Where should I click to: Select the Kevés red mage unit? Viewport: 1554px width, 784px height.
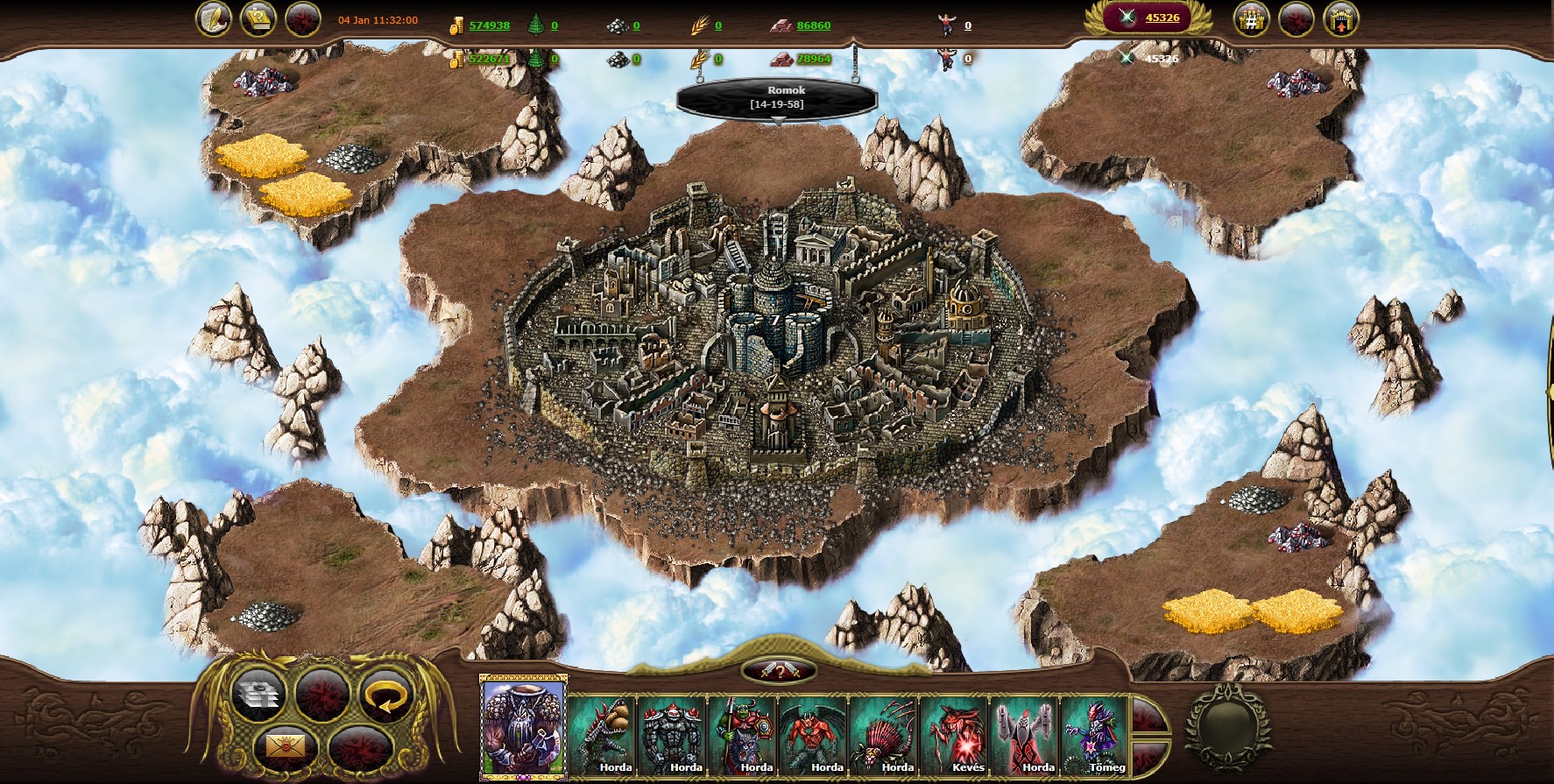click(x=954, y=734)
